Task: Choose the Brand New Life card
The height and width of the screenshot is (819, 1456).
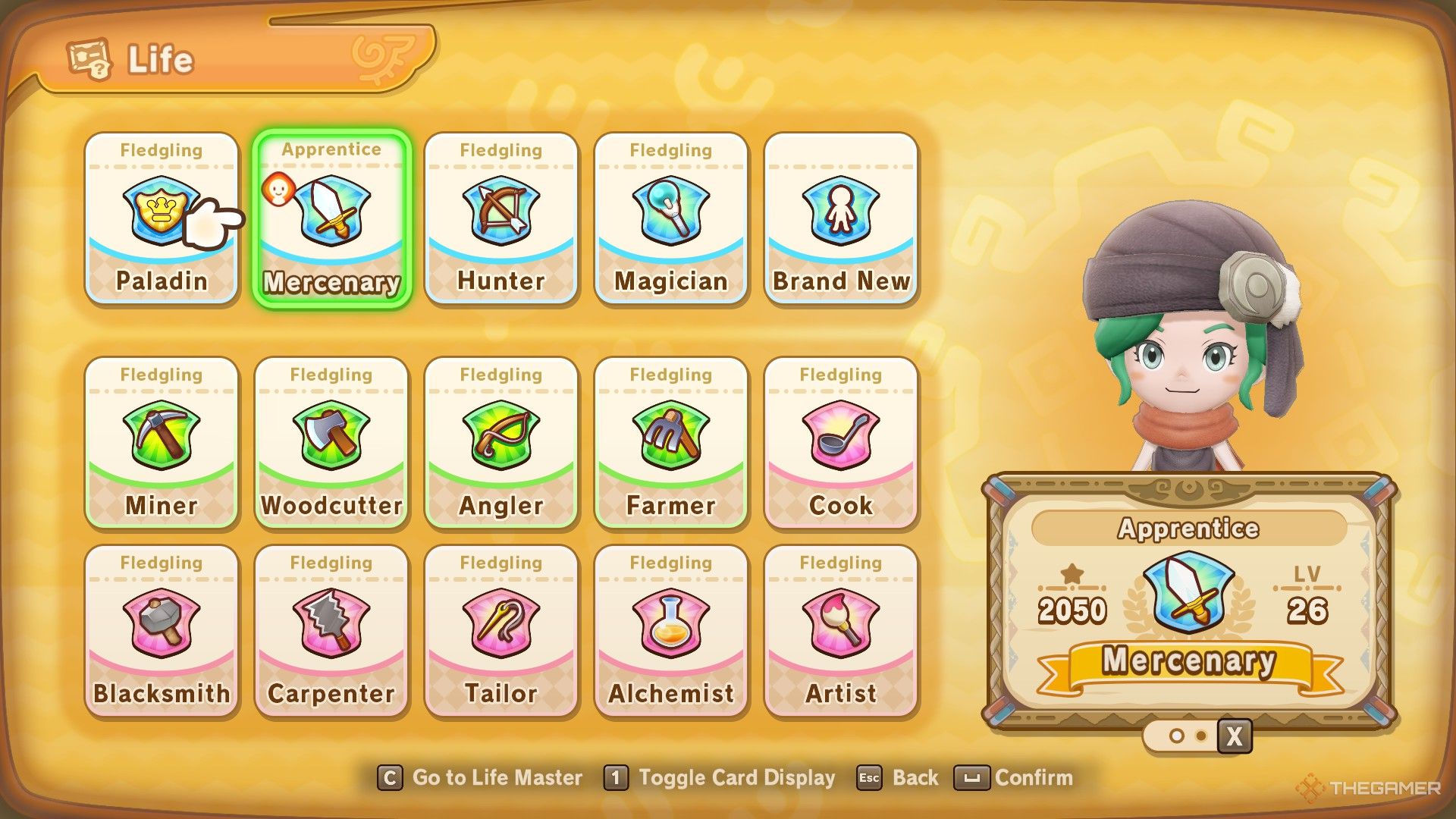Action: pos(841,218)
